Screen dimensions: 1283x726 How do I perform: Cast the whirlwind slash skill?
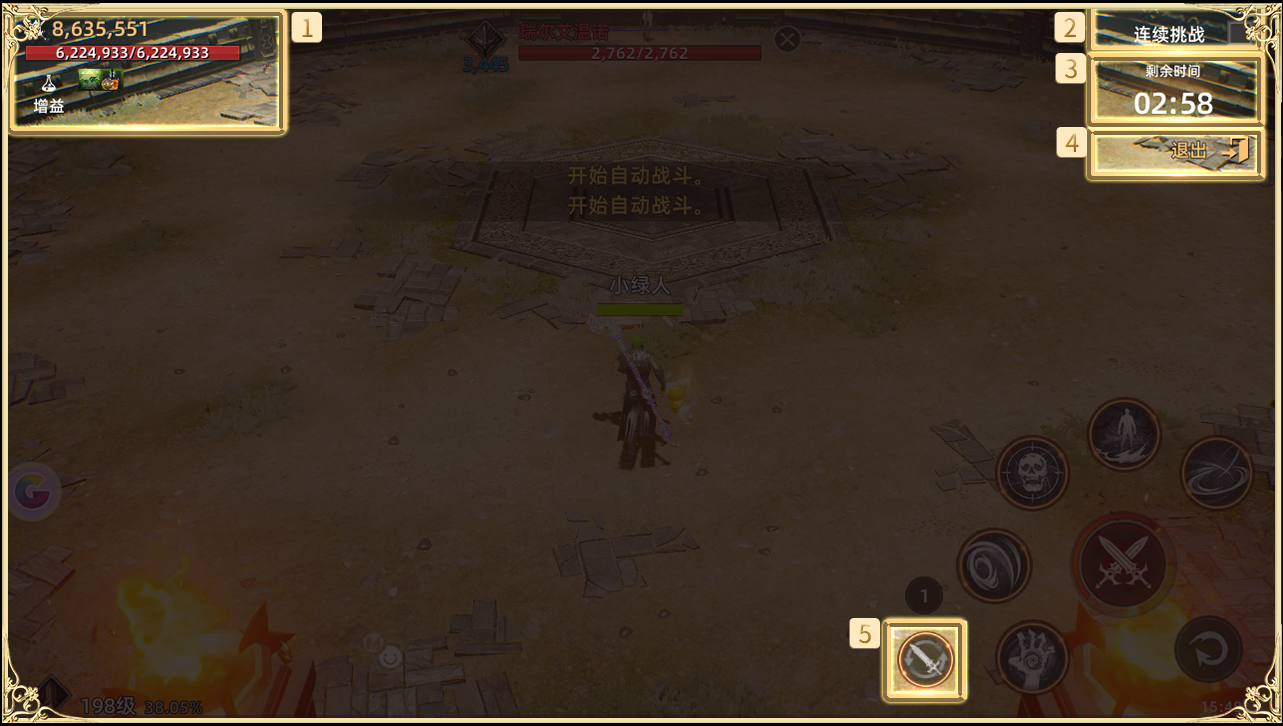[x=1217, y=473]
